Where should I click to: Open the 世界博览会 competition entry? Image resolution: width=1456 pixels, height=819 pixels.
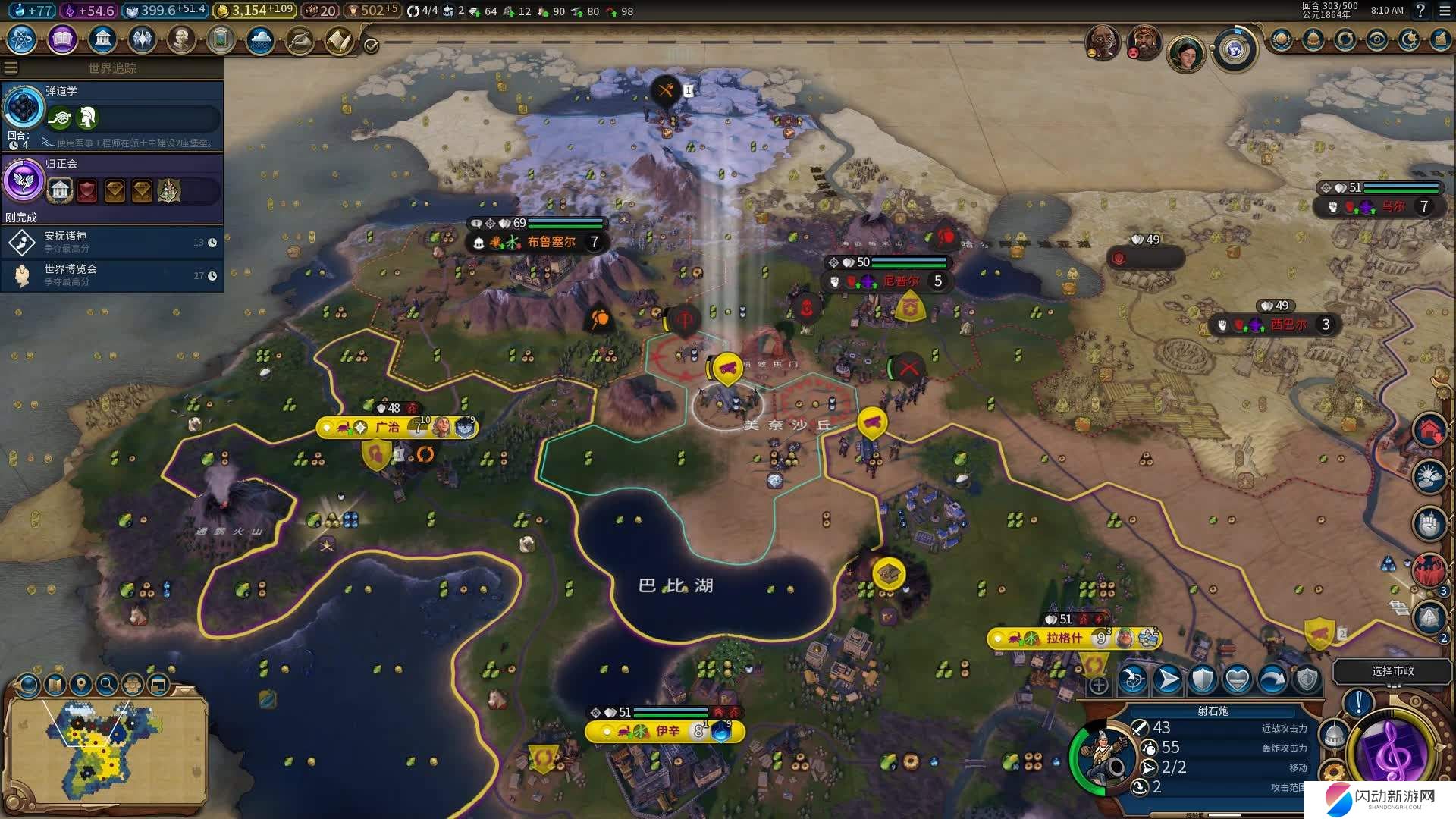[112, 275]
